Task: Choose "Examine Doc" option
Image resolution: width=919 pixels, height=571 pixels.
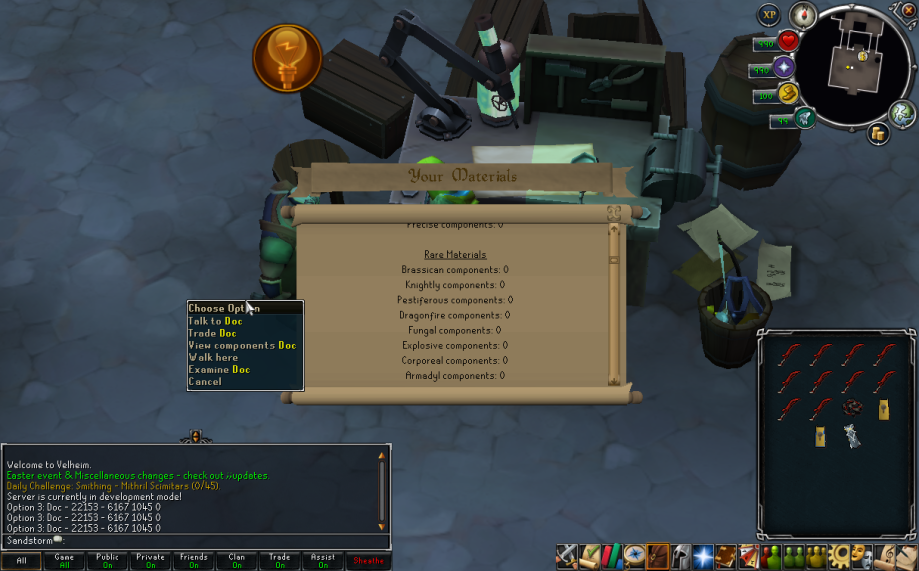Action: pyautogui.click(x=219, y=369)
